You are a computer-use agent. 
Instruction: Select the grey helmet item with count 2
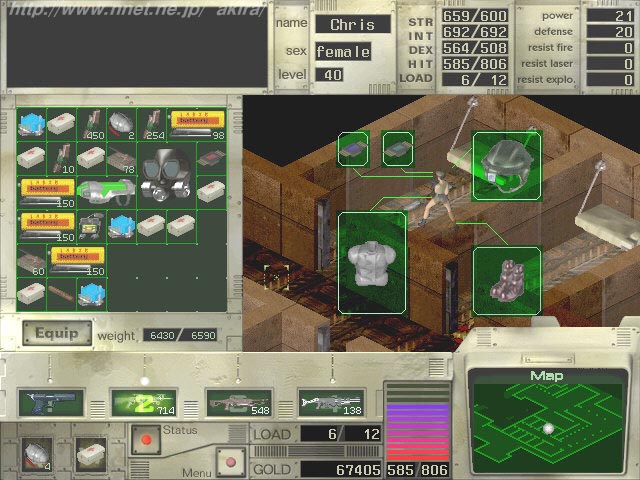click(x=121, y=123)
